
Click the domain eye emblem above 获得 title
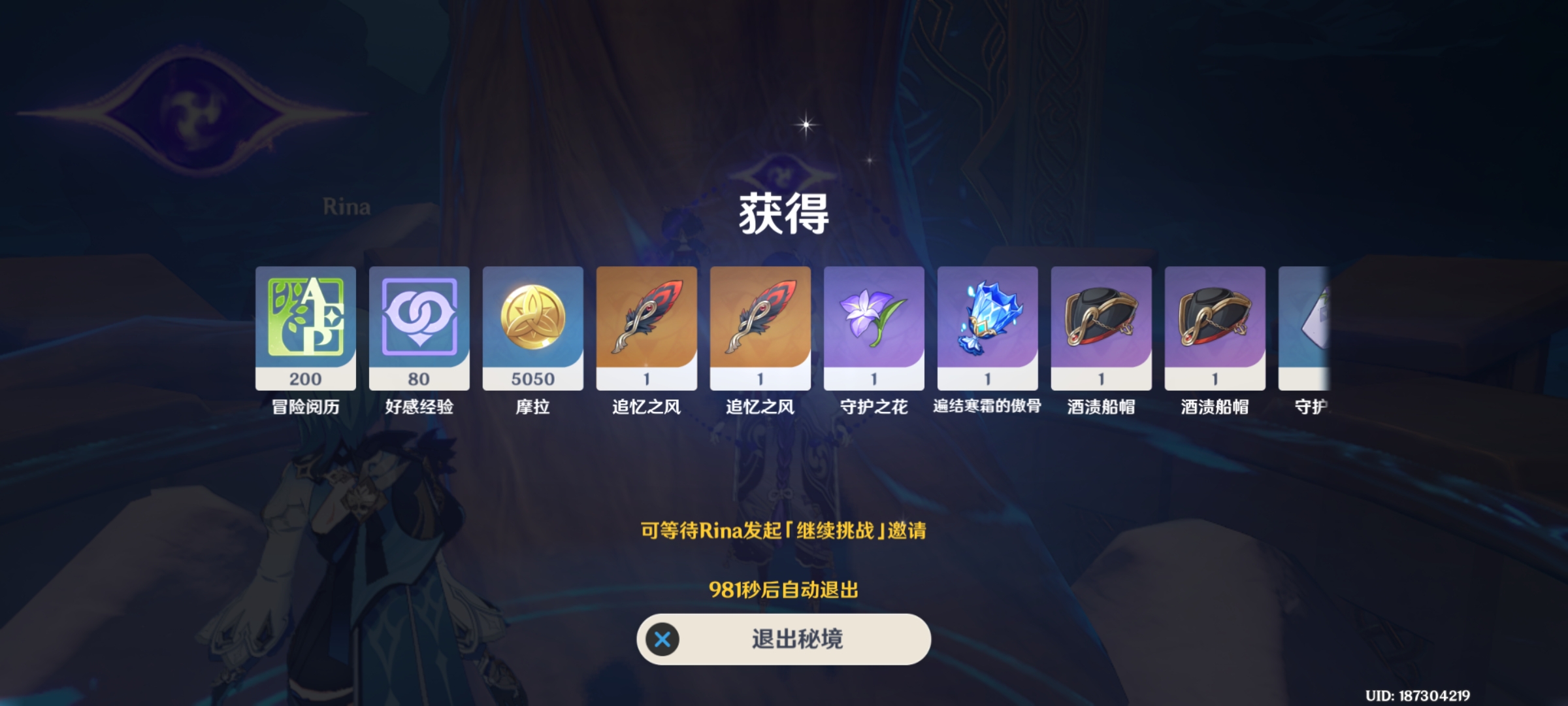(781, 174)
